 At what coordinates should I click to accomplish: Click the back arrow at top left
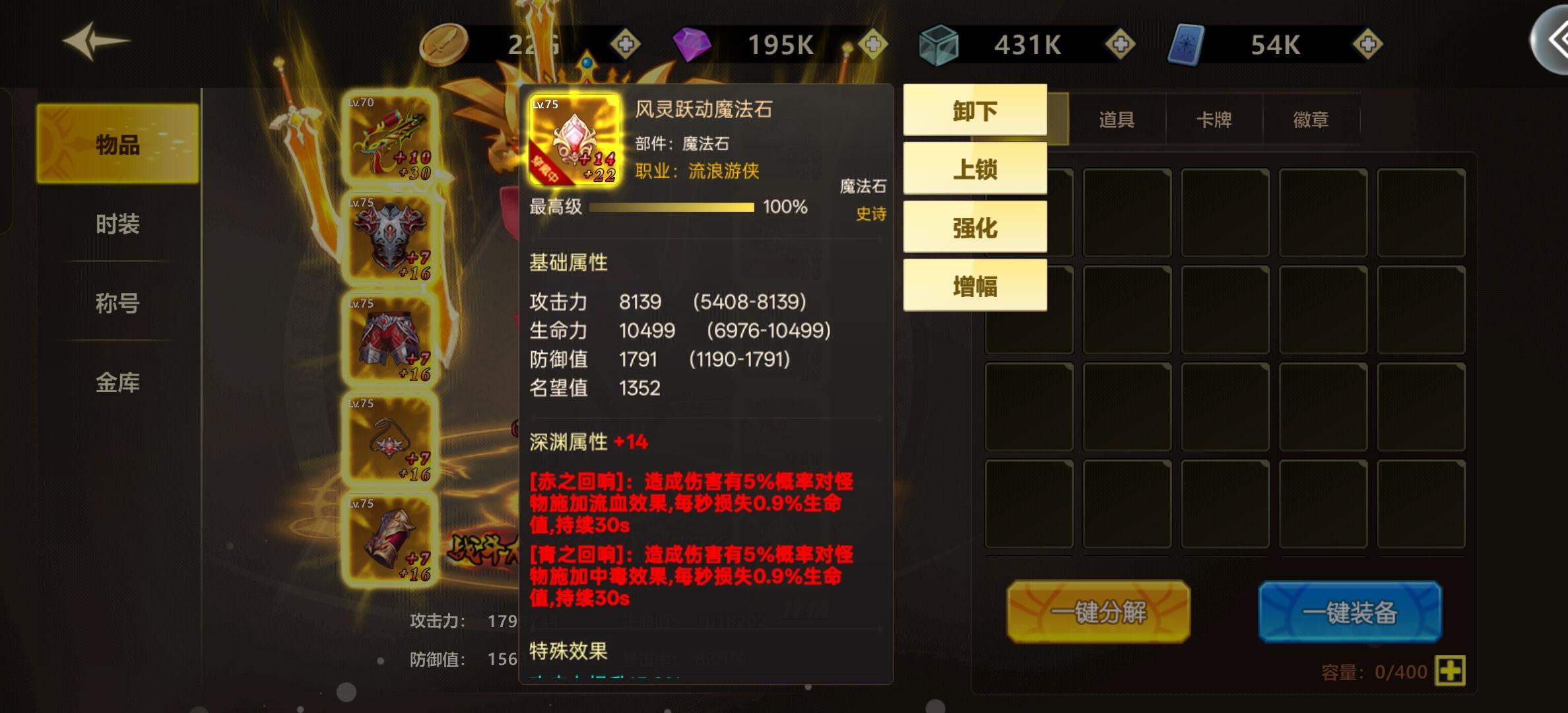click(92, 42)
